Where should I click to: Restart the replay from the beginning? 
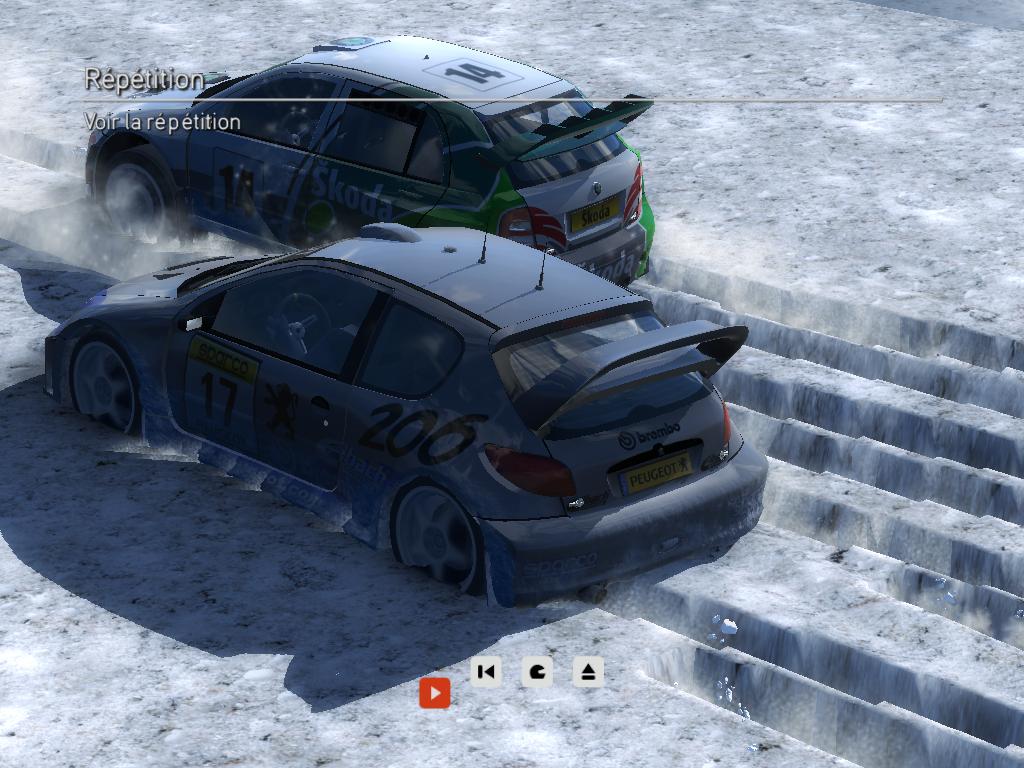point(486,672)
